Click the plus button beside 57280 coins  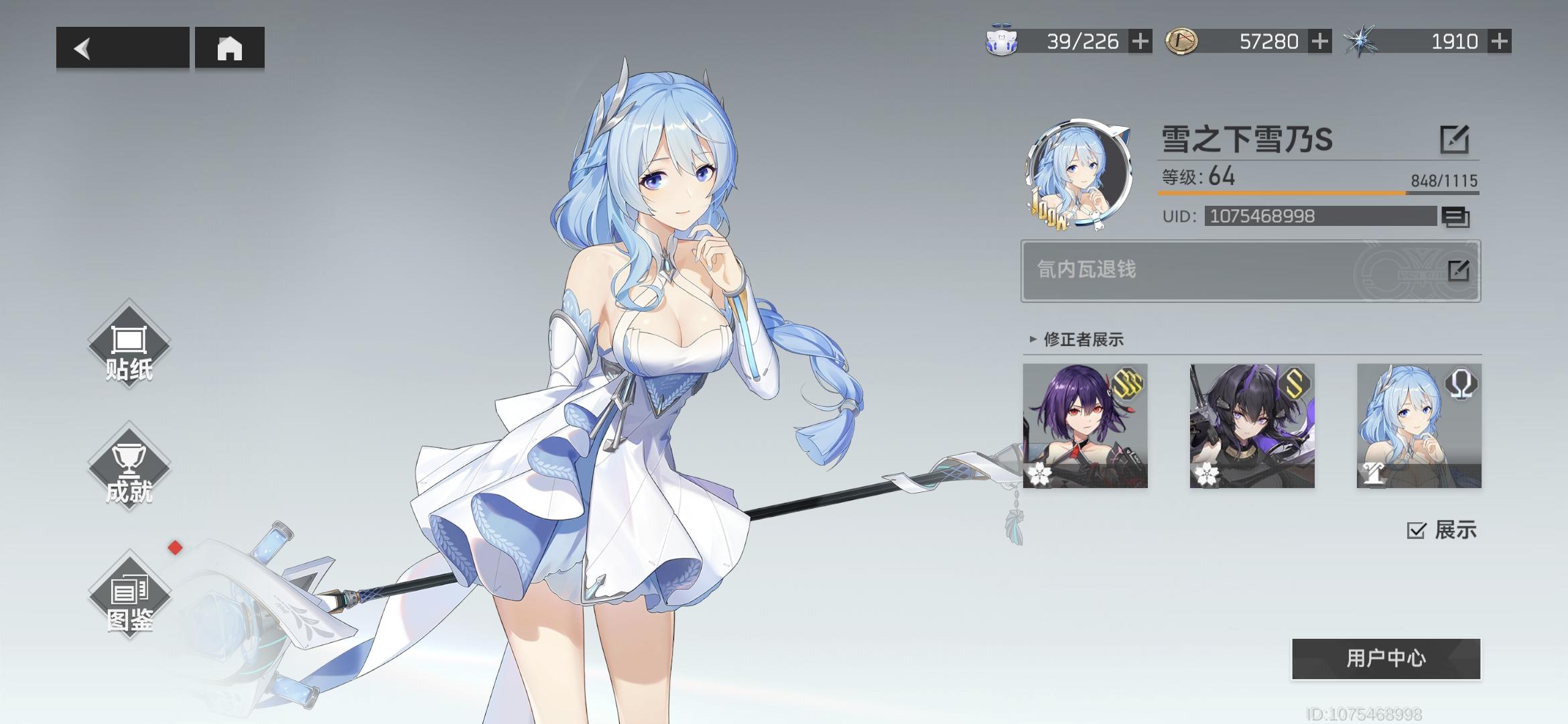click(1320, 41)
